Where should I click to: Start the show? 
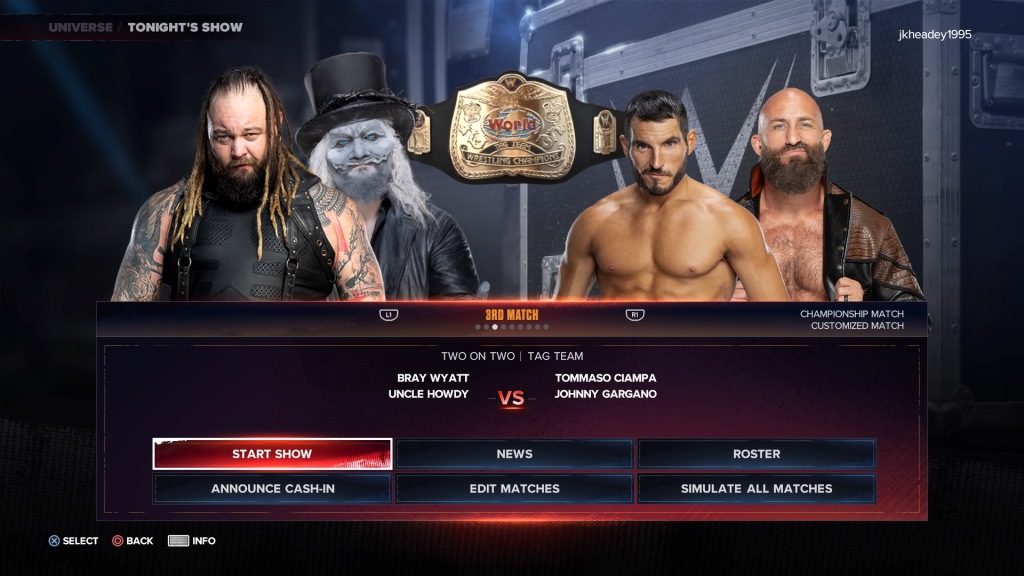272,454
